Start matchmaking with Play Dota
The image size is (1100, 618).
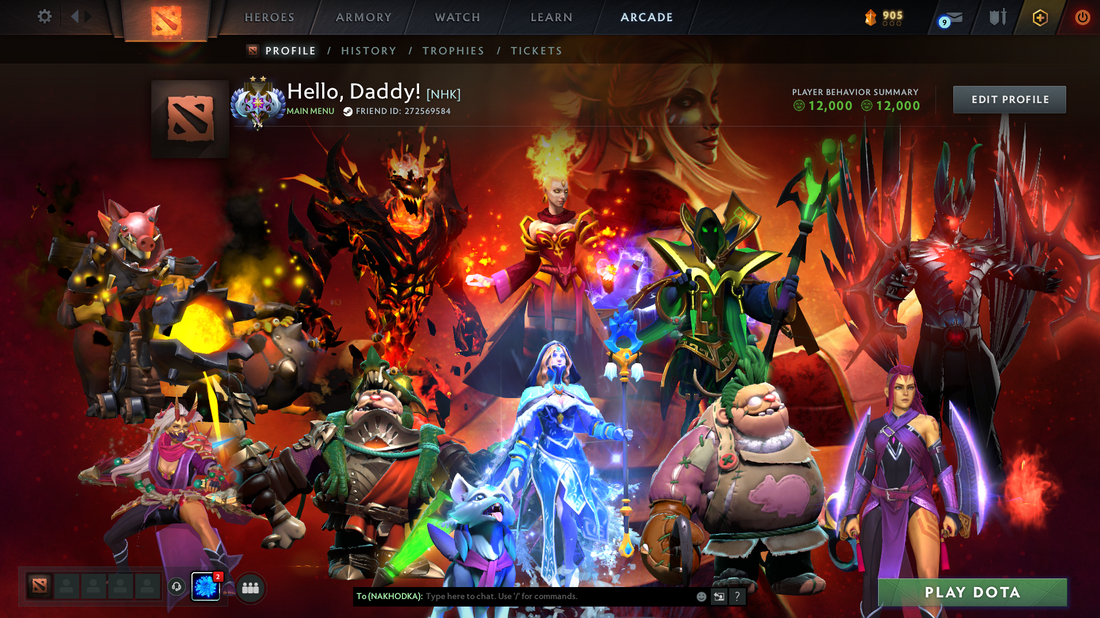tap(972, 592)
